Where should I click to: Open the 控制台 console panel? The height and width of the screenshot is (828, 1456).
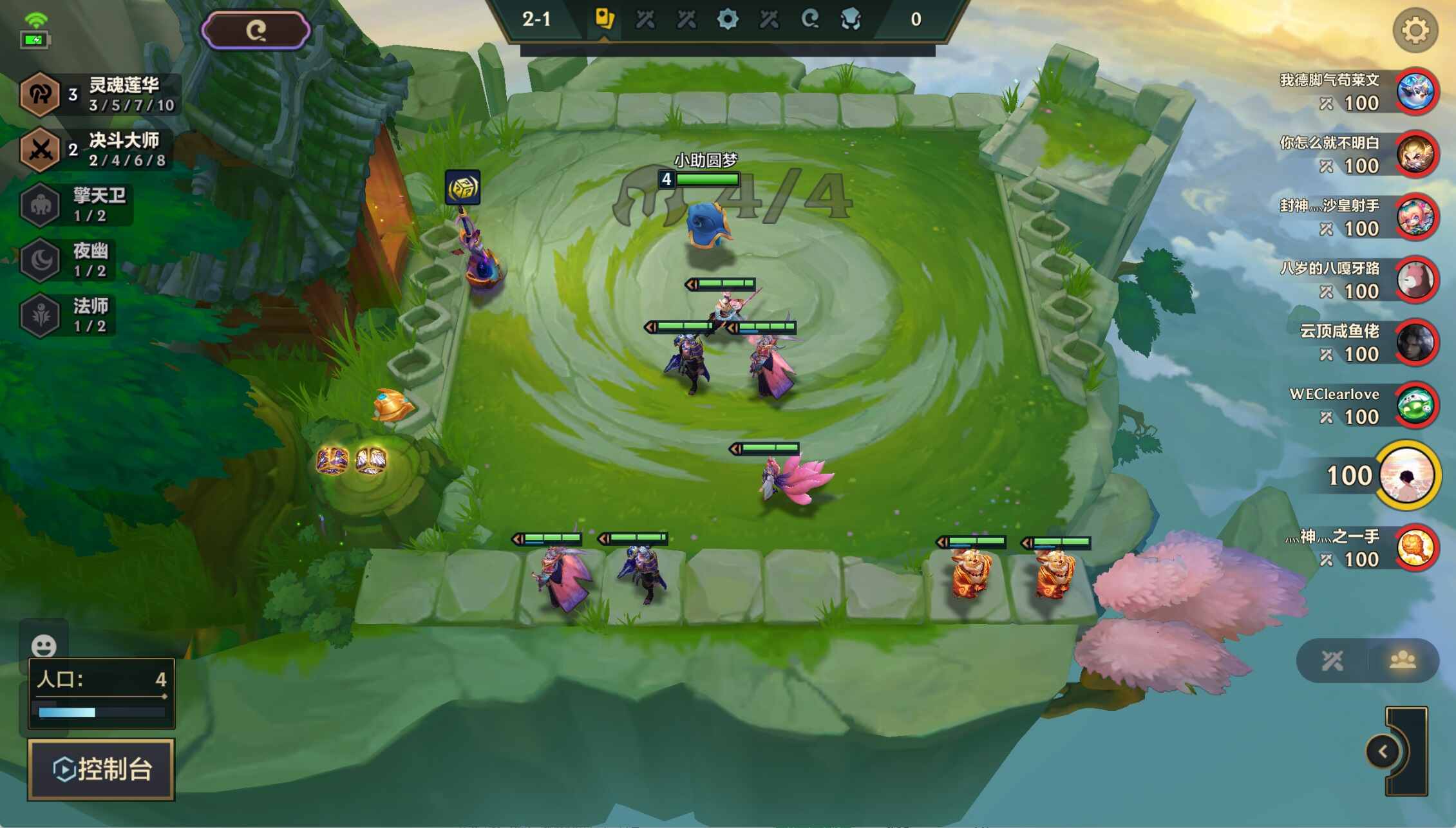(101, 769)
